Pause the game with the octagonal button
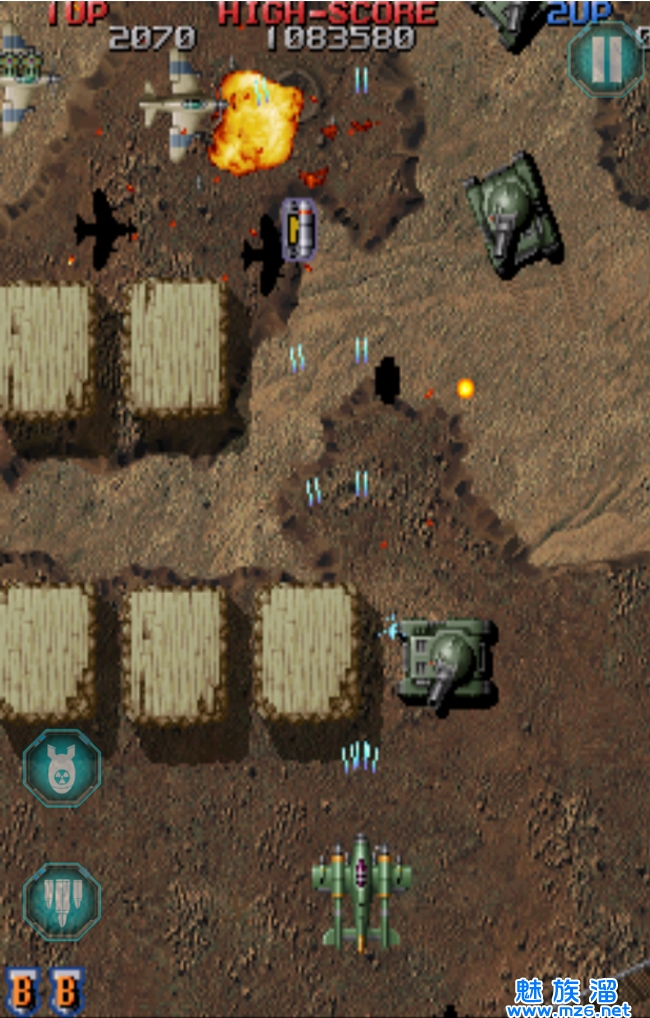This screenshot has width=650, height=1018. point(605,59)
